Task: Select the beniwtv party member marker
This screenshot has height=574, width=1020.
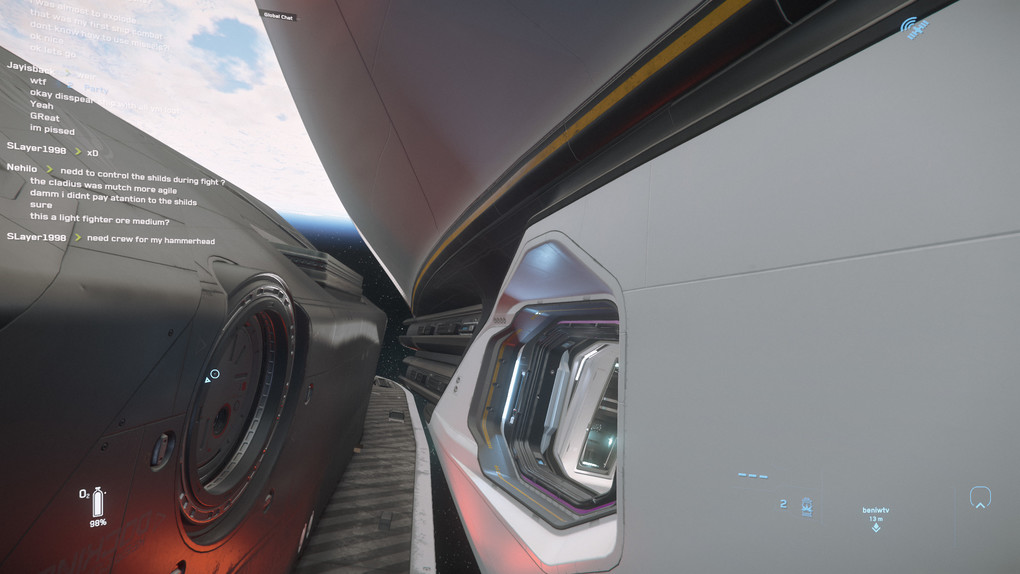Action: click(x=875, y=518)
